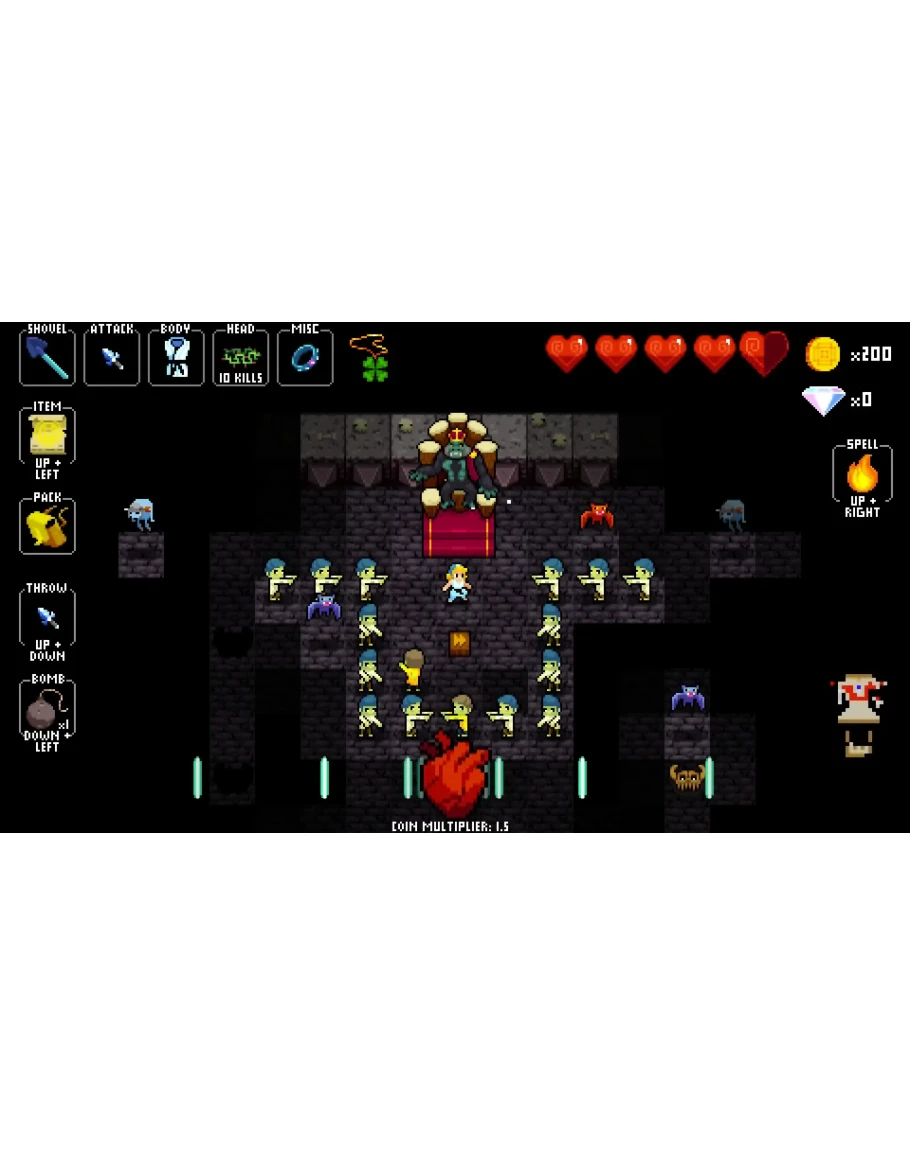Open the yellow Pack slot

[x=47, y=527]
